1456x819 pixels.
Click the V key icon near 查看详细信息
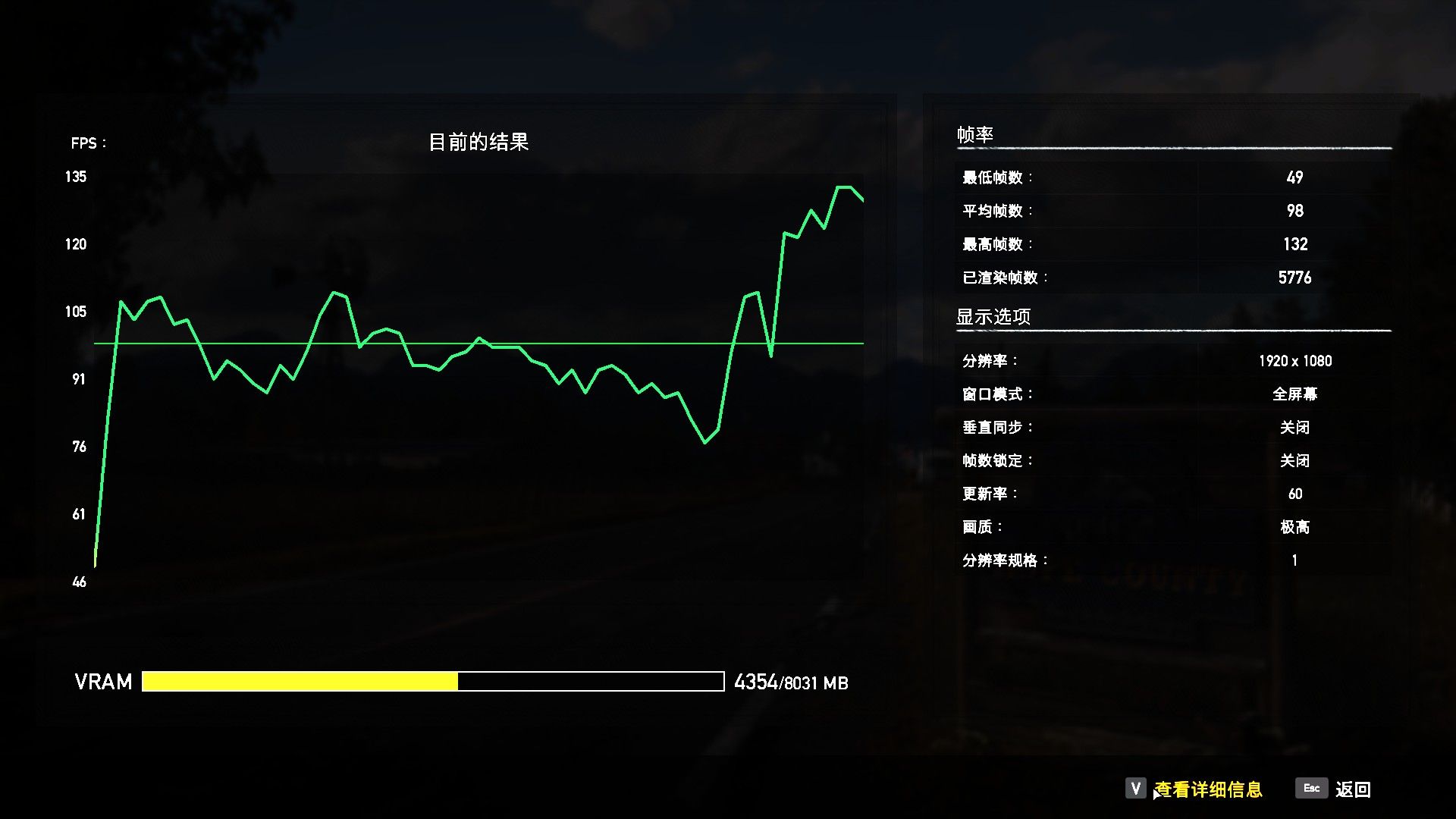click(x=1134, y=789)
